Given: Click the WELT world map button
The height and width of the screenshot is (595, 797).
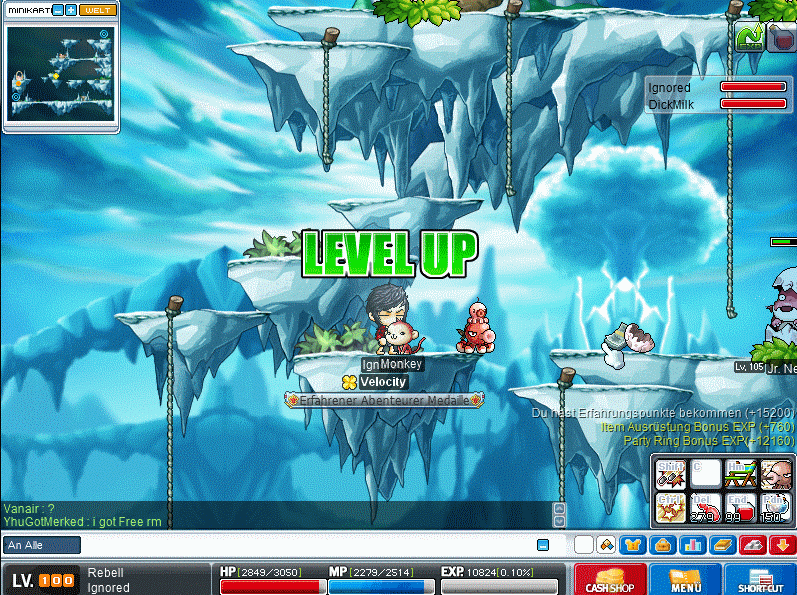Looking at the screenshot, I should [x=97, y=10].
